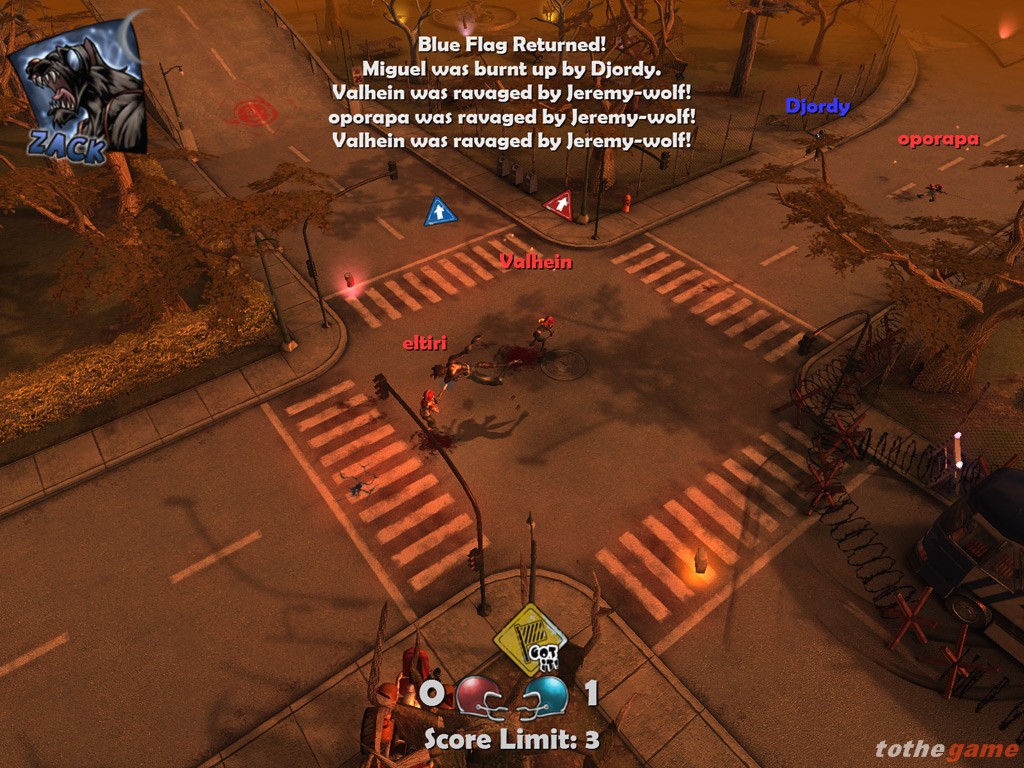Select the blue arrow flag marker
The height and width of the screenshot is (768, 1024).
[x=440, y=212]
